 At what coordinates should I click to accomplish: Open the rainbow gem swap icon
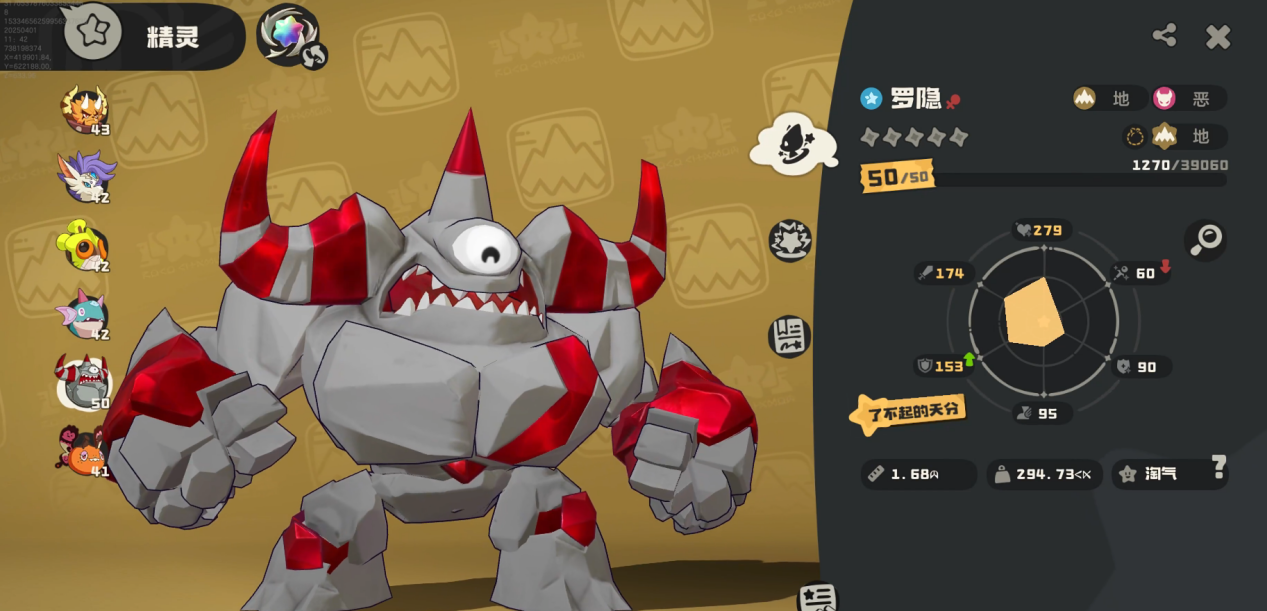(290, 35)
